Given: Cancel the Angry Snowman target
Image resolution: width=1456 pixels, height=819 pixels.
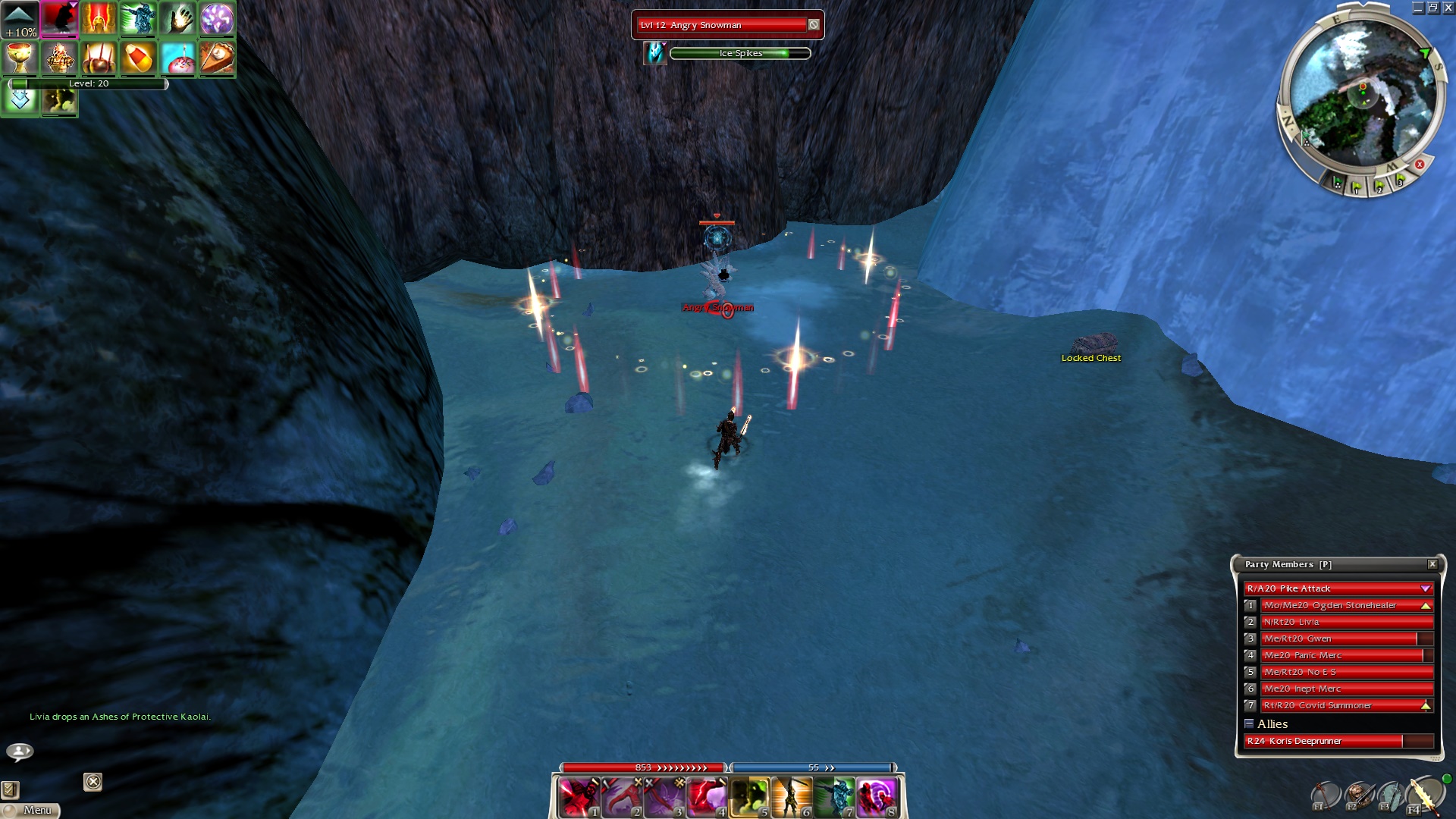Looking at the screenshot, I should coord(814,25).
